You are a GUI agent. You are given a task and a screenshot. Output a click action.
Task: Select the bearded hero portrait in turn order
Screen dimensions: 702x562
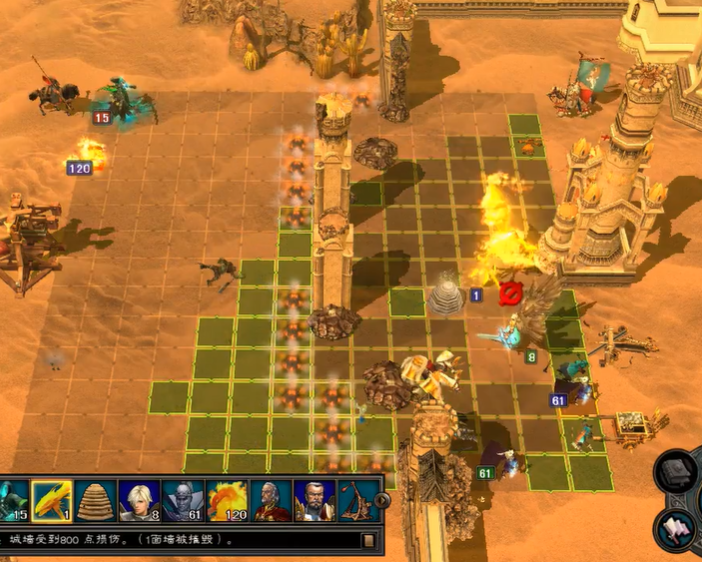[314, 499]
